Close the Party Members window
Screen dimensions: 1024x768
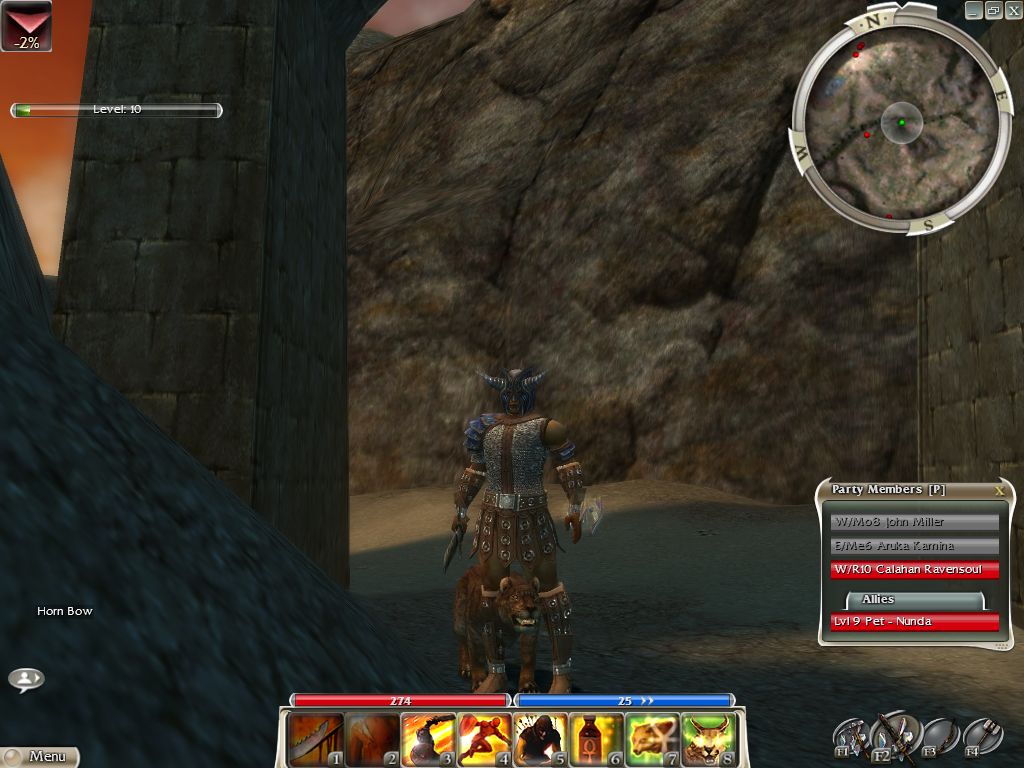[998, 491]
